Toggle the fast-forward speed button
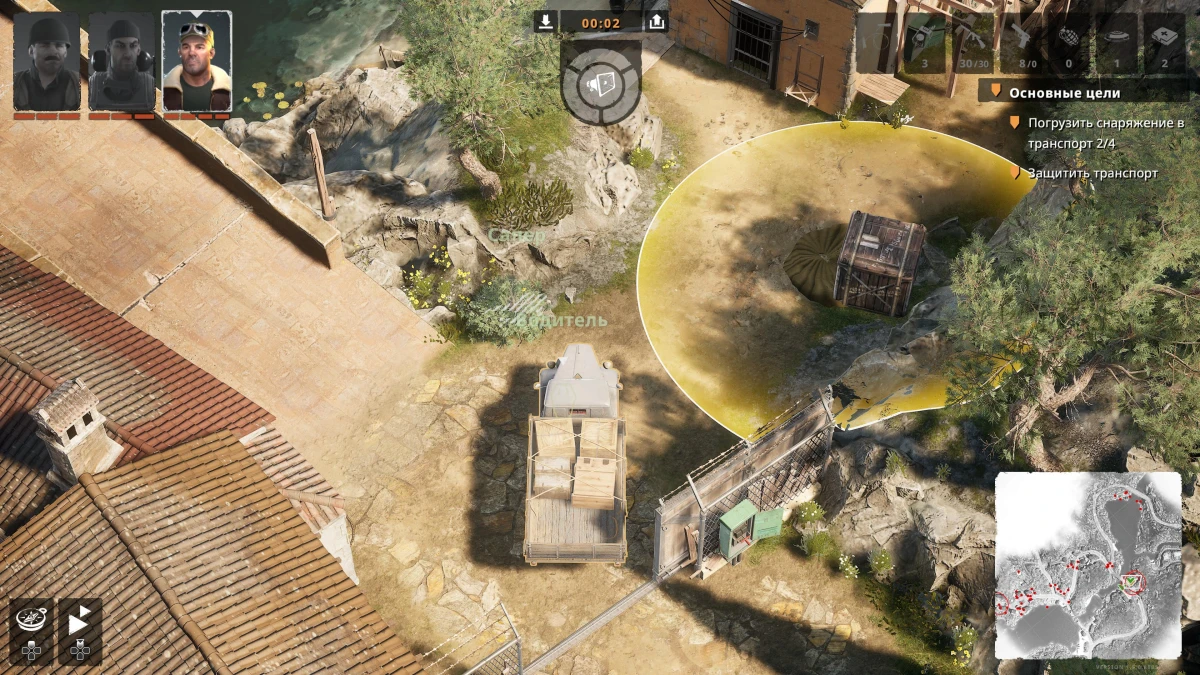The height and width of the screenshot is (675, 1200). (80, 620)
